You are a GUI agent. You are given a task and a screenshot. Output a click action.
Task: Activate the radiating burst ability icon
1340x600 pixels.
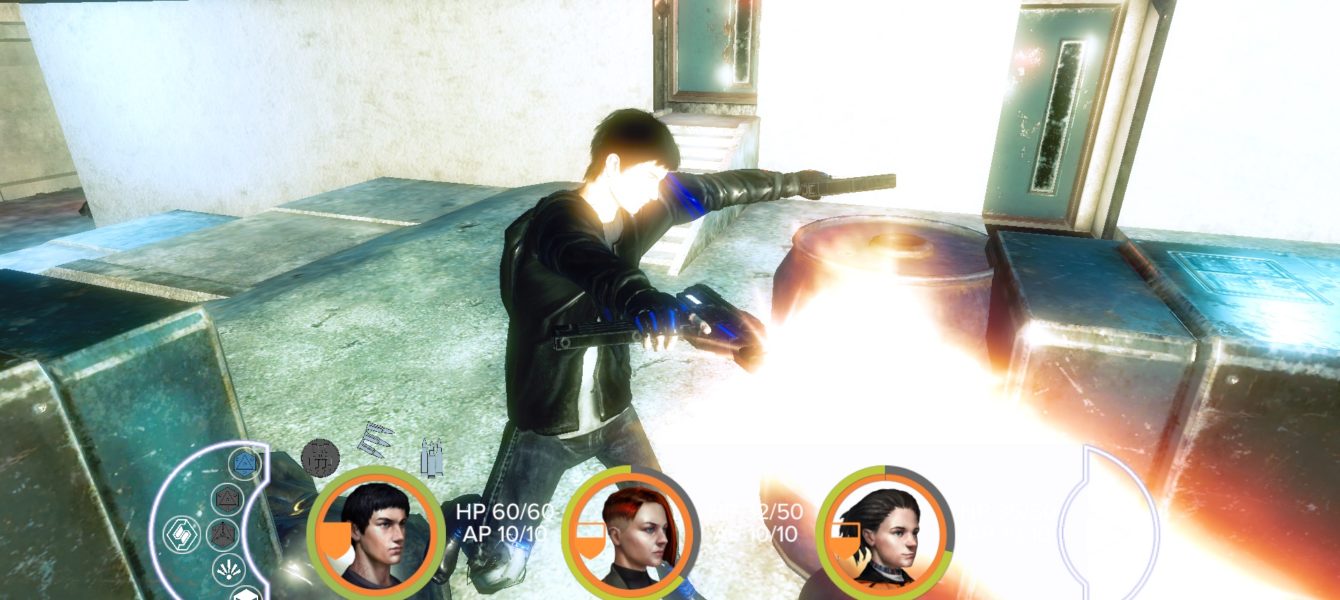(x=228, y=569)
